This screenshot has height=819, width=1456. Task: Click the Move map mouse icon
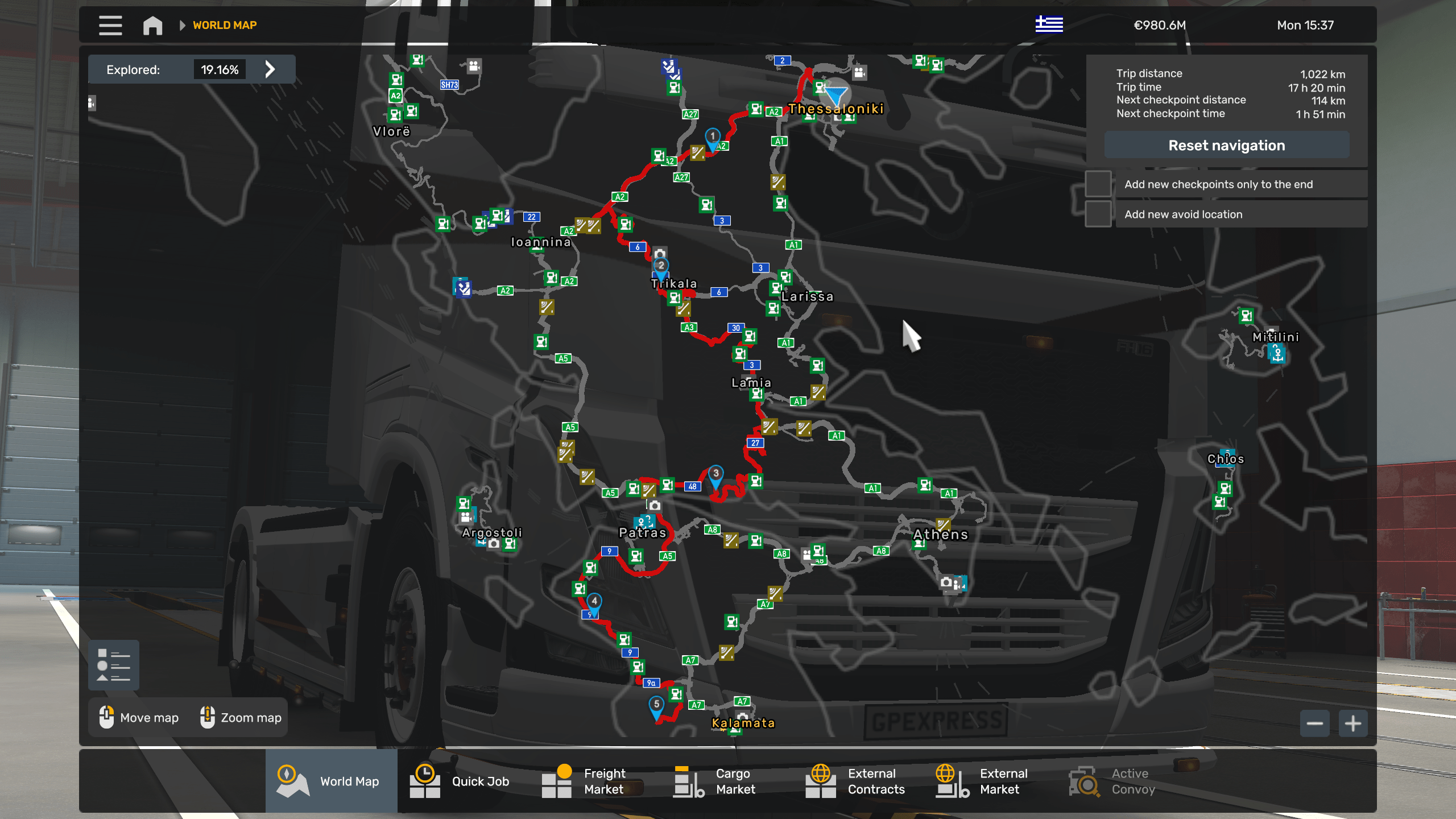[106, 717]
